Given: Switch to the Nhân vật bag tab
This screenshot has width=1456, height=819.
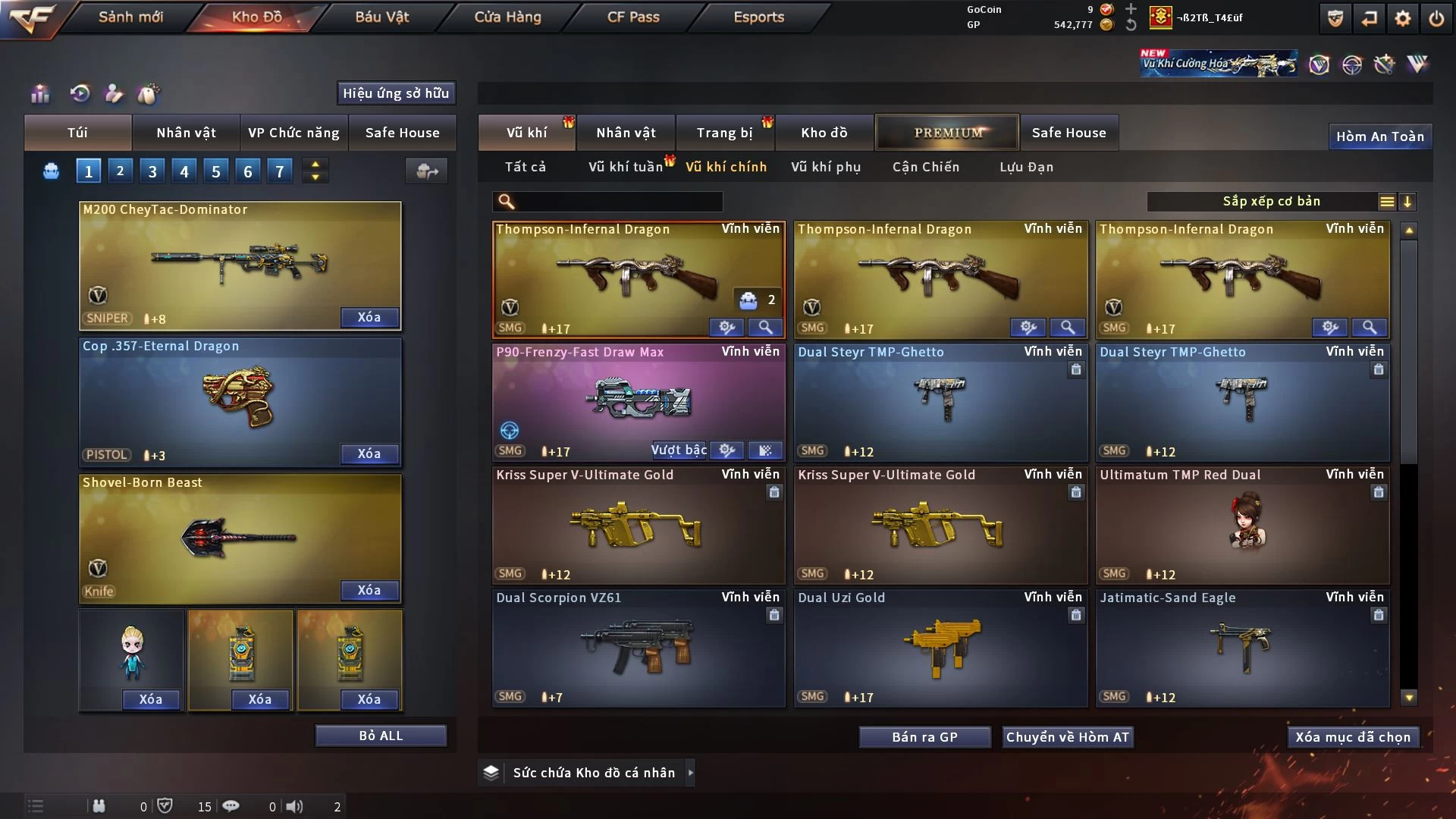Looking at the screenshot, I should pos(186,133).
